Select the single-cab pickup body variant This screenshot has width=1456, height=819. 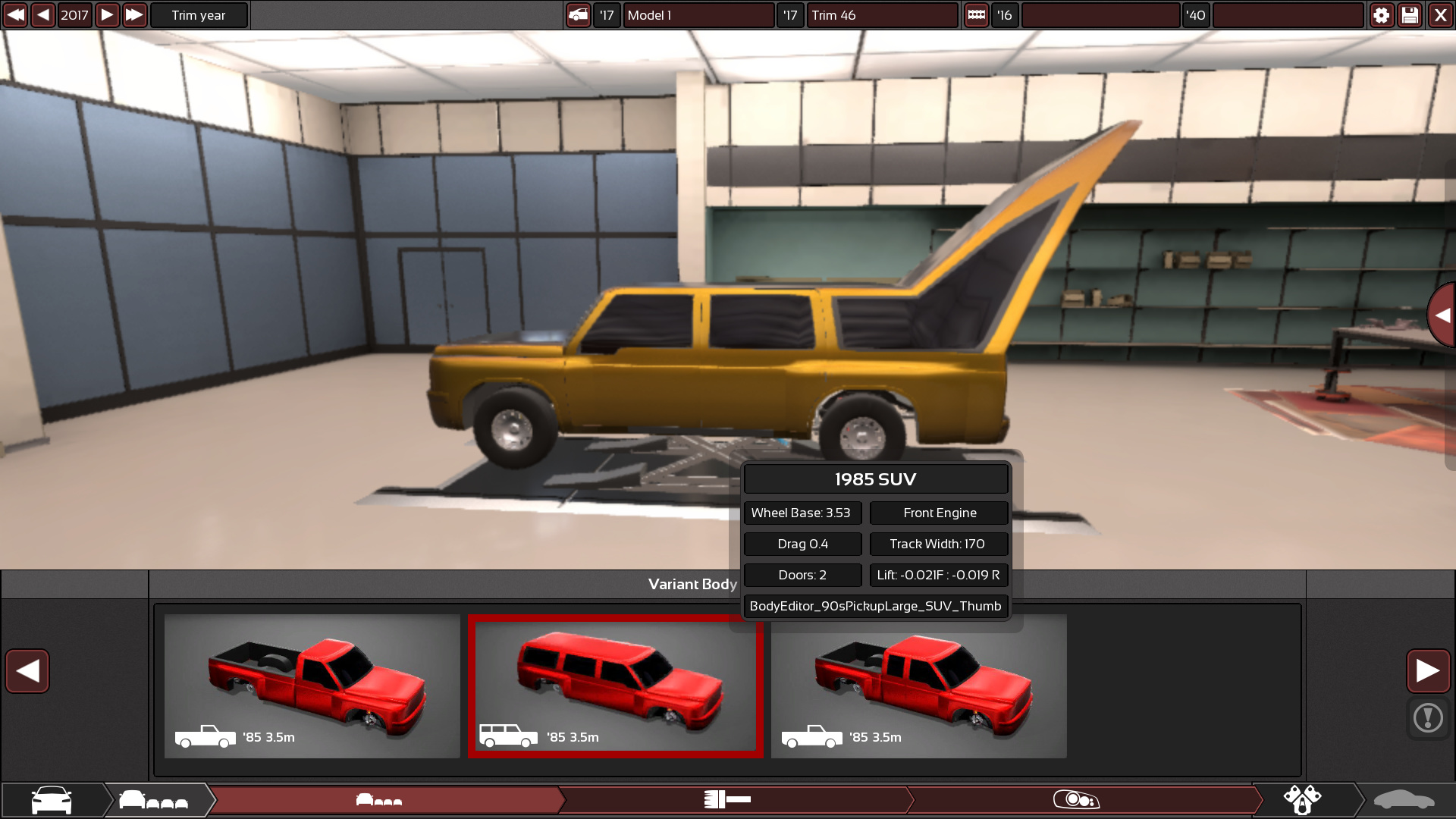[312, 686]
